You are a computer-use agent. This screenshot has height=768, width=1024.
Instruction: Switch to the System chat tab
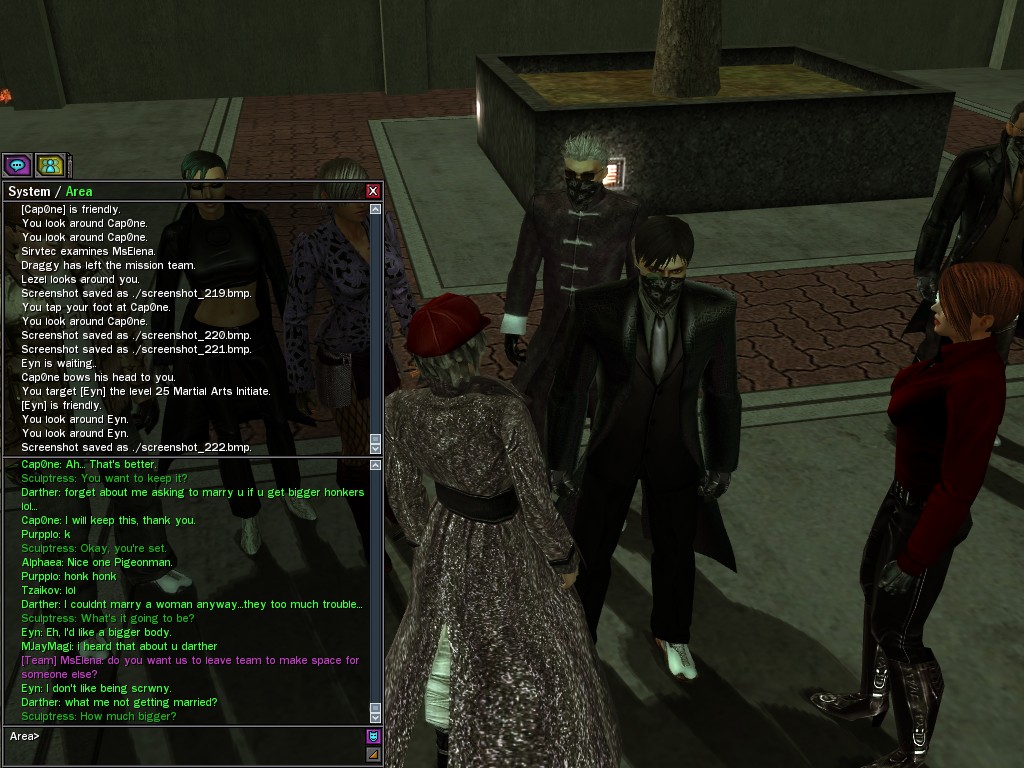point(29,191)
